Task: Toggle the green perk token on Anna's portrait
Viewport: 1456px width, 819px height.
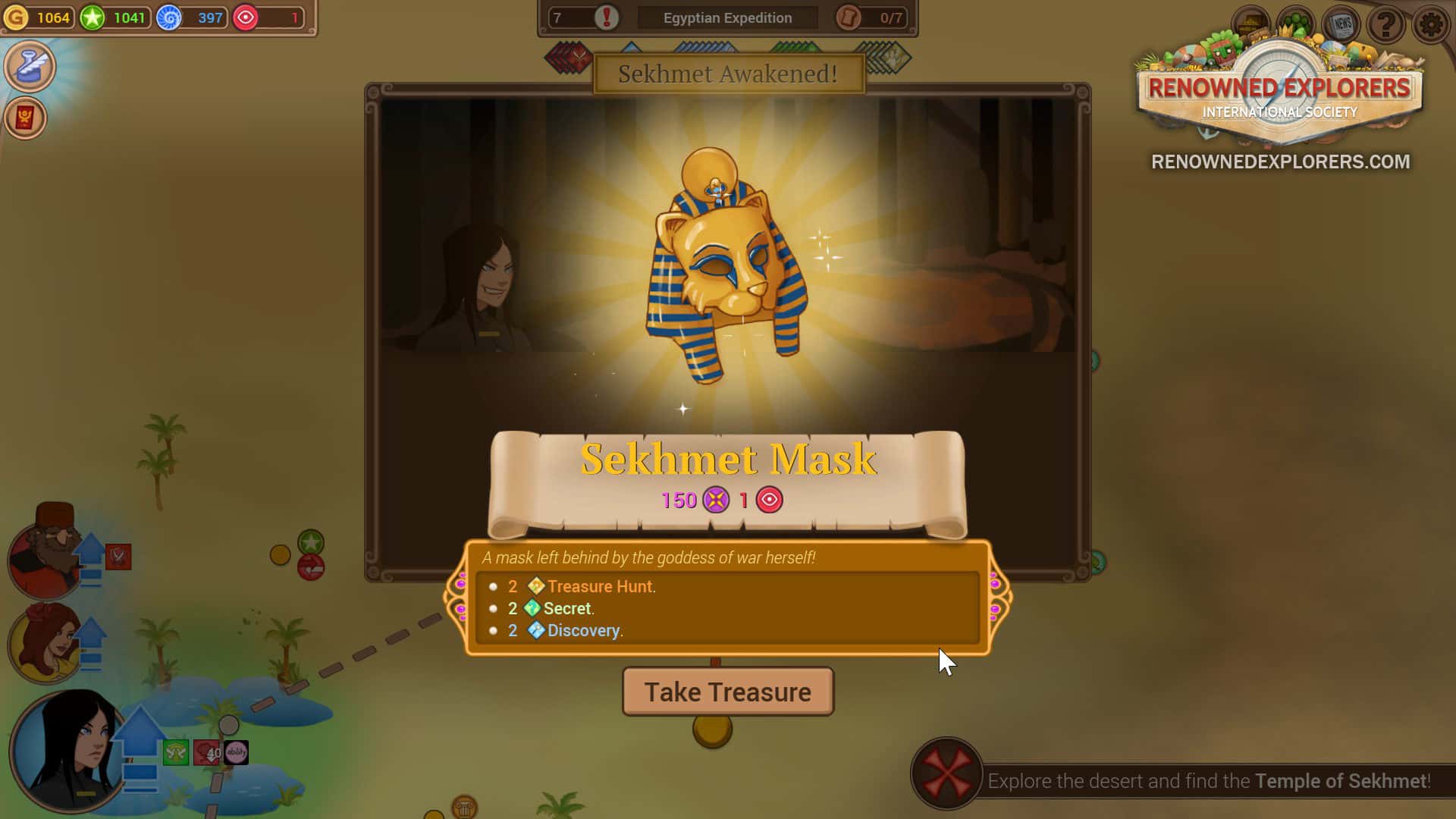Action: pos(175,752)
